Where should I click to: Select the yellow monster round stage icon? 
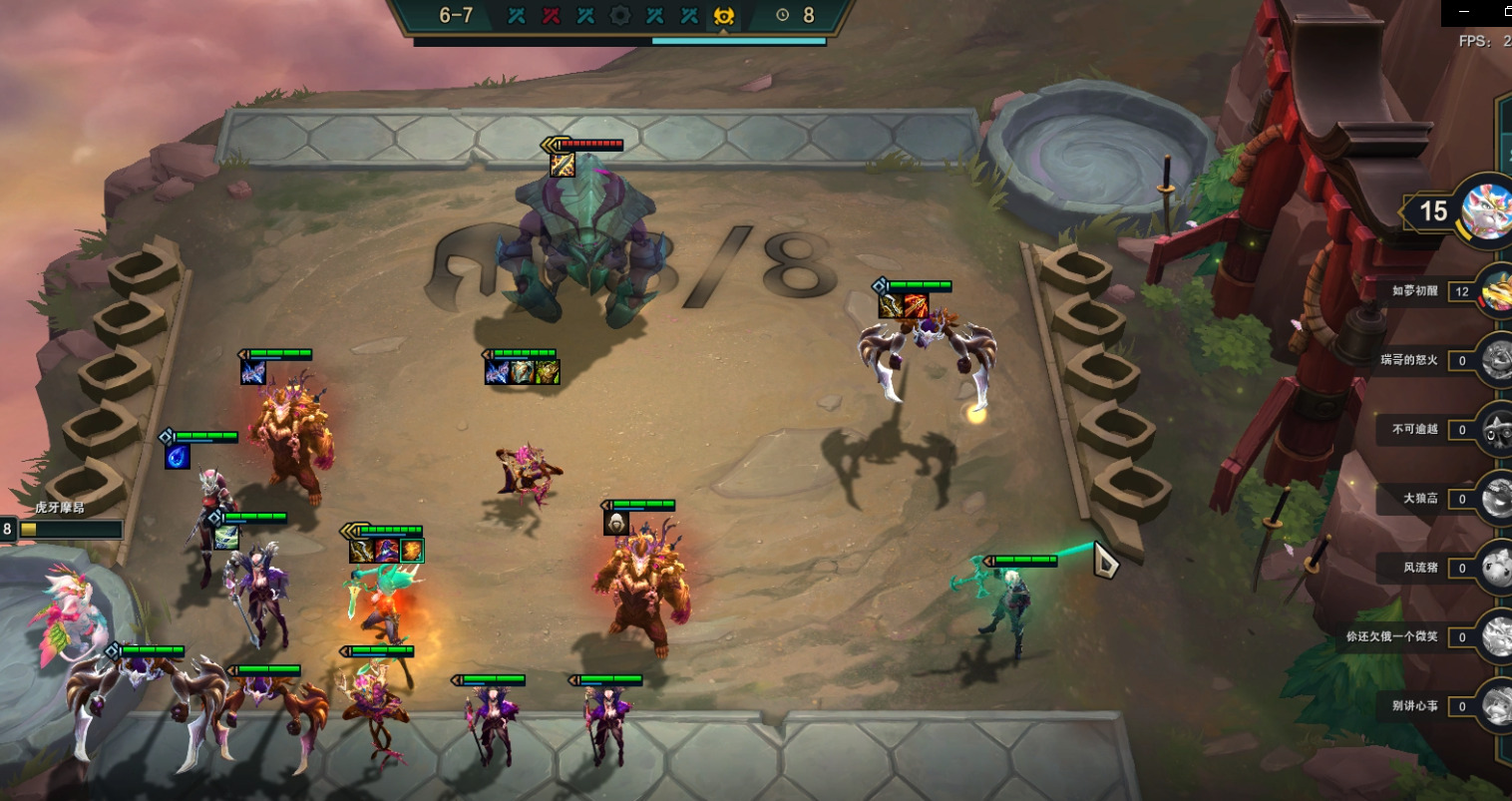(x=724, y=16)
